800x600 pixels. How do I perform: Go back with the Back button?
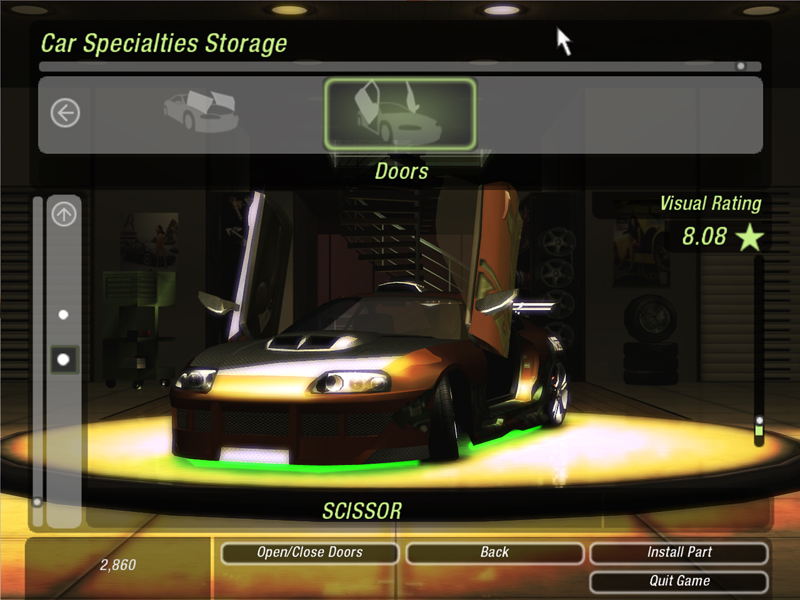tap(494, 552)
